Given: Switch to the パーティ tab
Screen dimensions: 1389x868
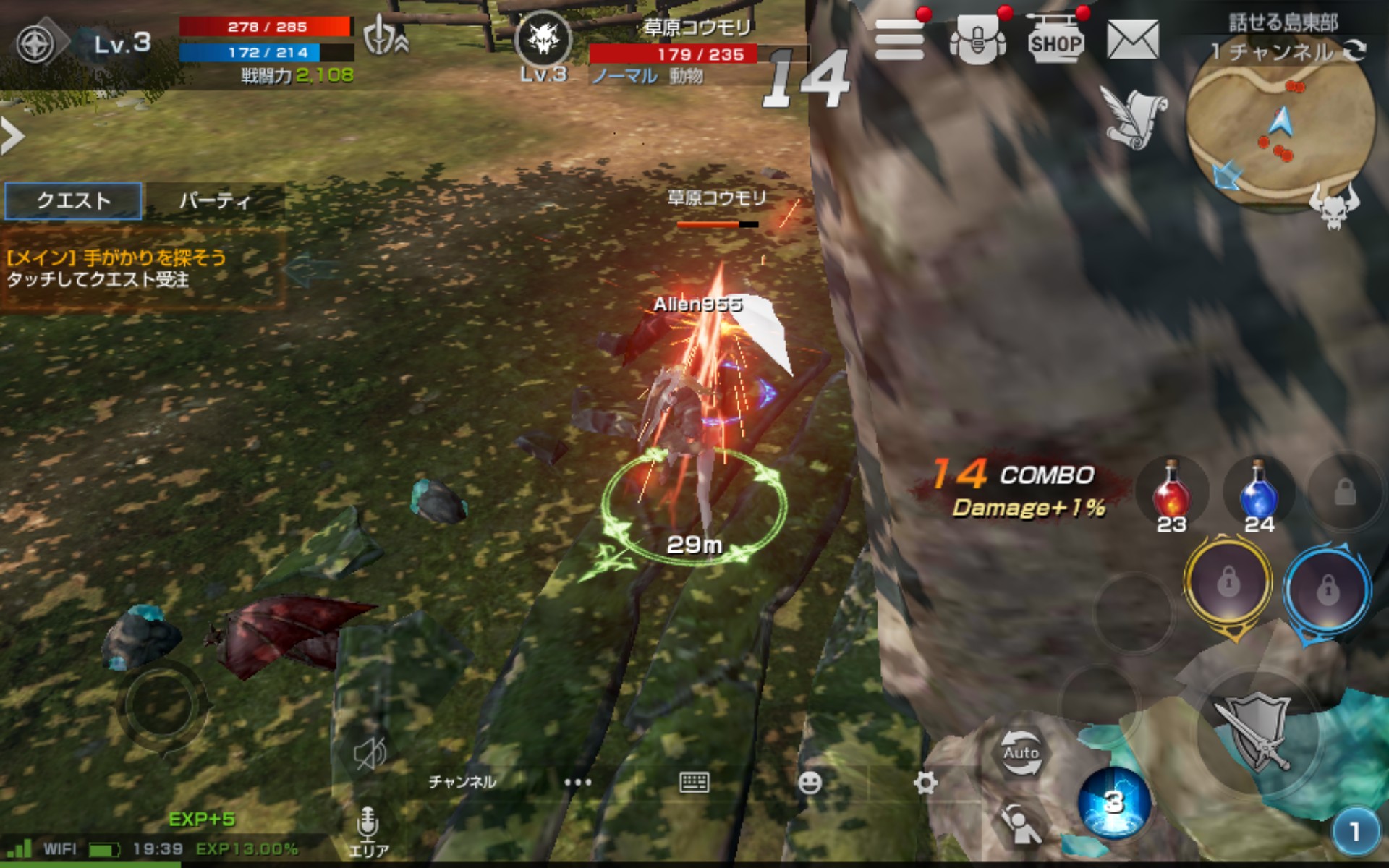Looking at the screenshot, I should (214, 200).
